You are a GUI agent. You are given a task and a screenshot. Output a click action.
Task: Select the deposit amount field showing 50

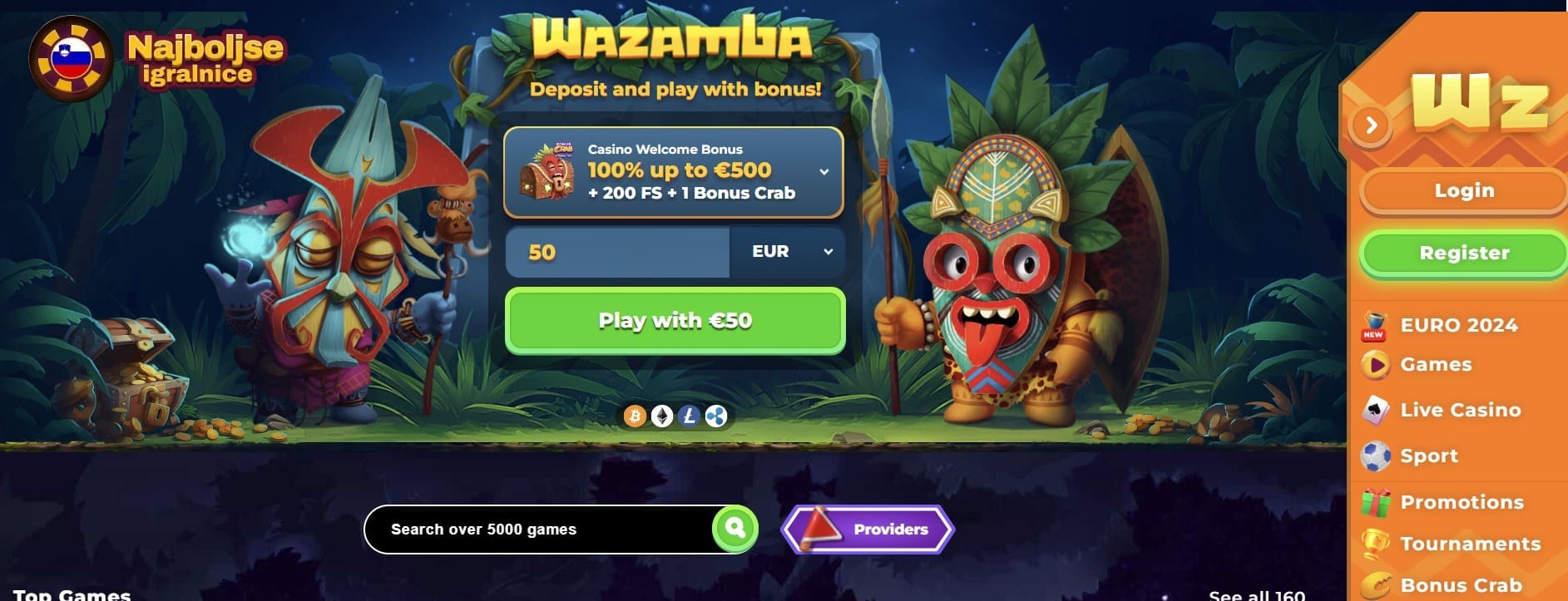point(616,252)
